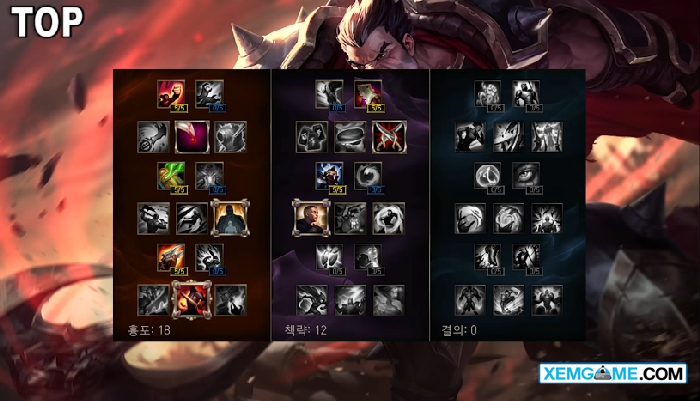Choose the highlighted Feast mastery icon
This screenshot has height=401, width=700.
click(x=190, y=135)
